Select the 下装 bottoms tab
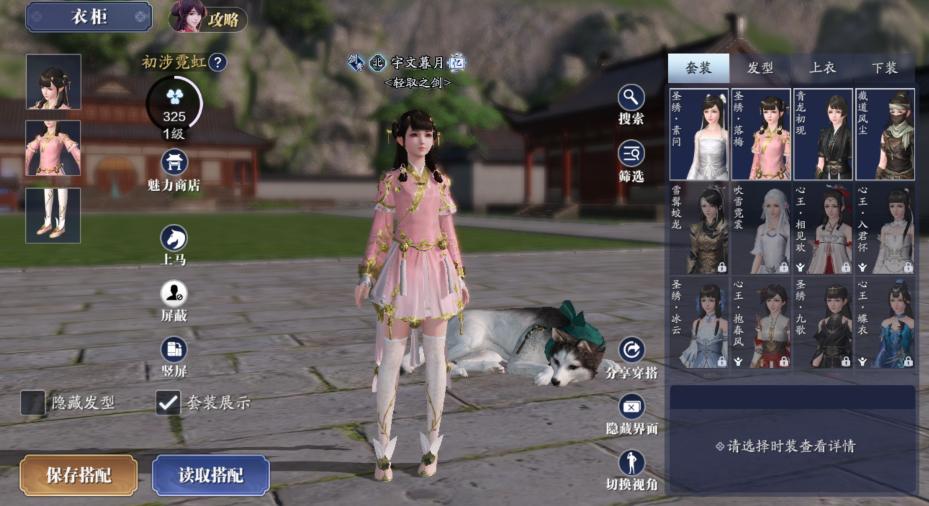 point(884,68)
